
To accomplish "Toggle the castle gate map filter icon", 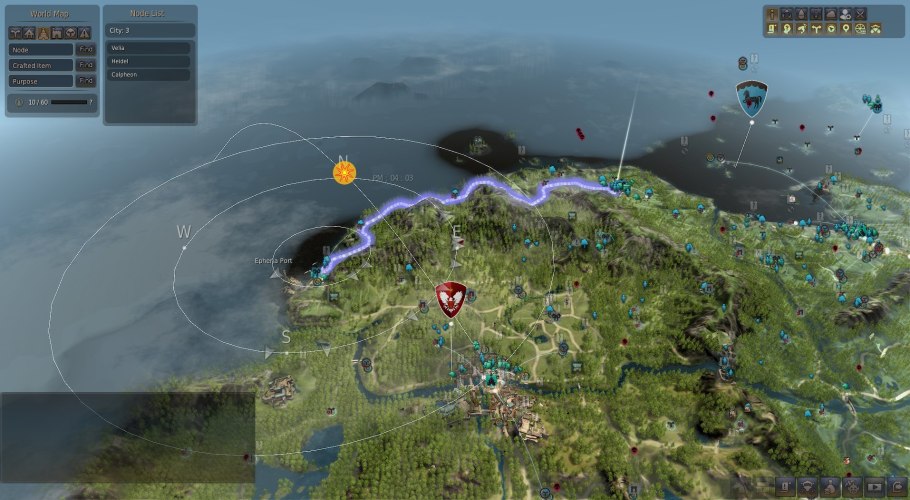I will [58, 32].
